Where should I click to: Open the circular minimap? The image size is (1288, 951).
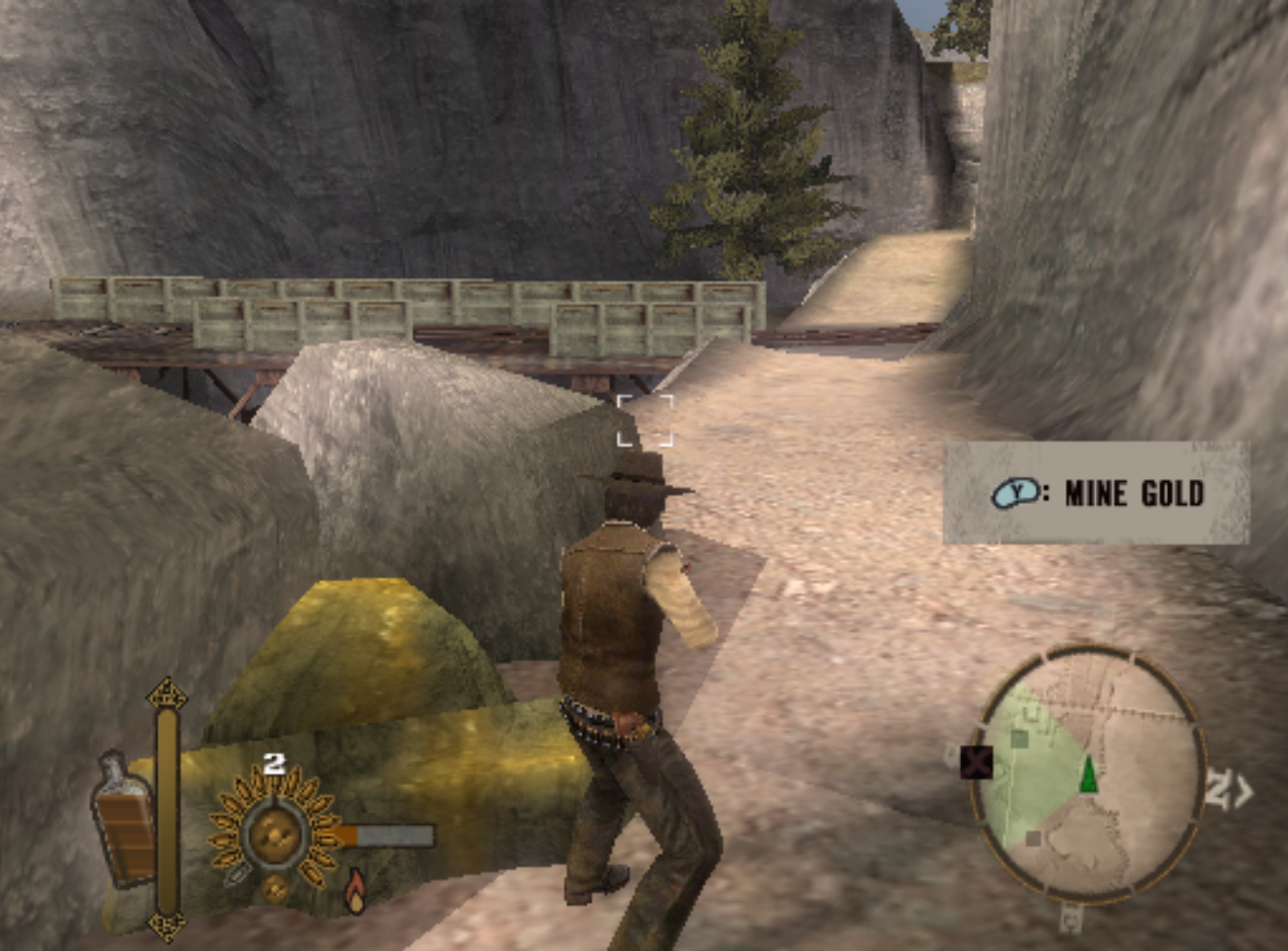click(x=1087, y=771)
